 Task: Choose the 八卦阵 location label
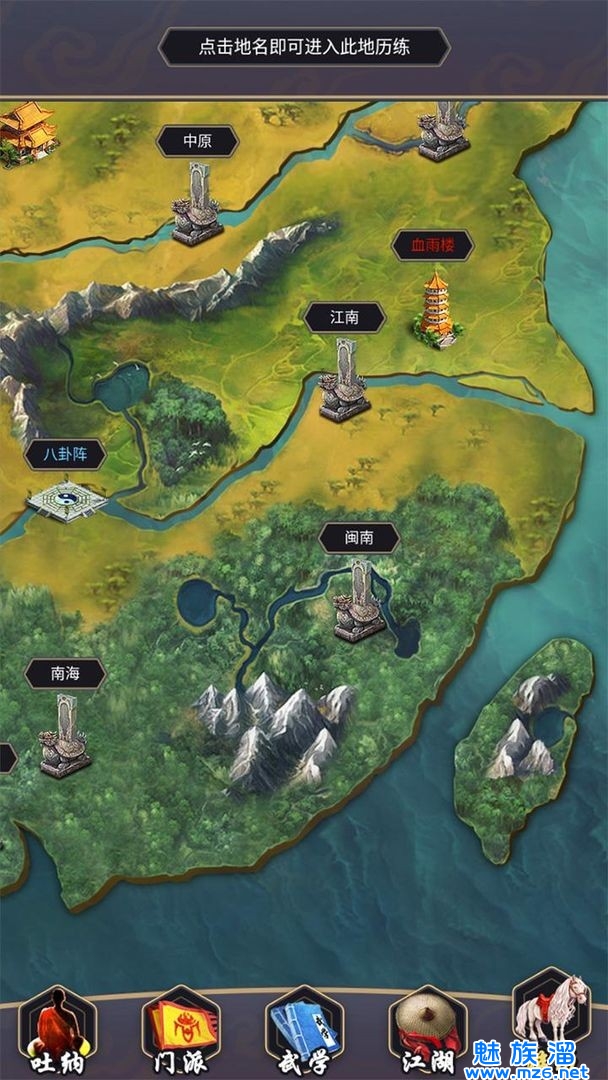tap(65, 455)
